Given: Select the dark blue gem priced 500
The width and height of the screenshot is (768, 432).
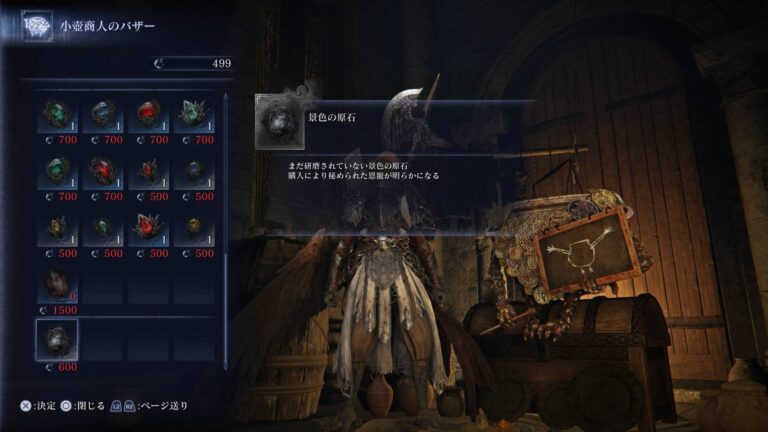Looking at the screenshot, I should 192,171.
